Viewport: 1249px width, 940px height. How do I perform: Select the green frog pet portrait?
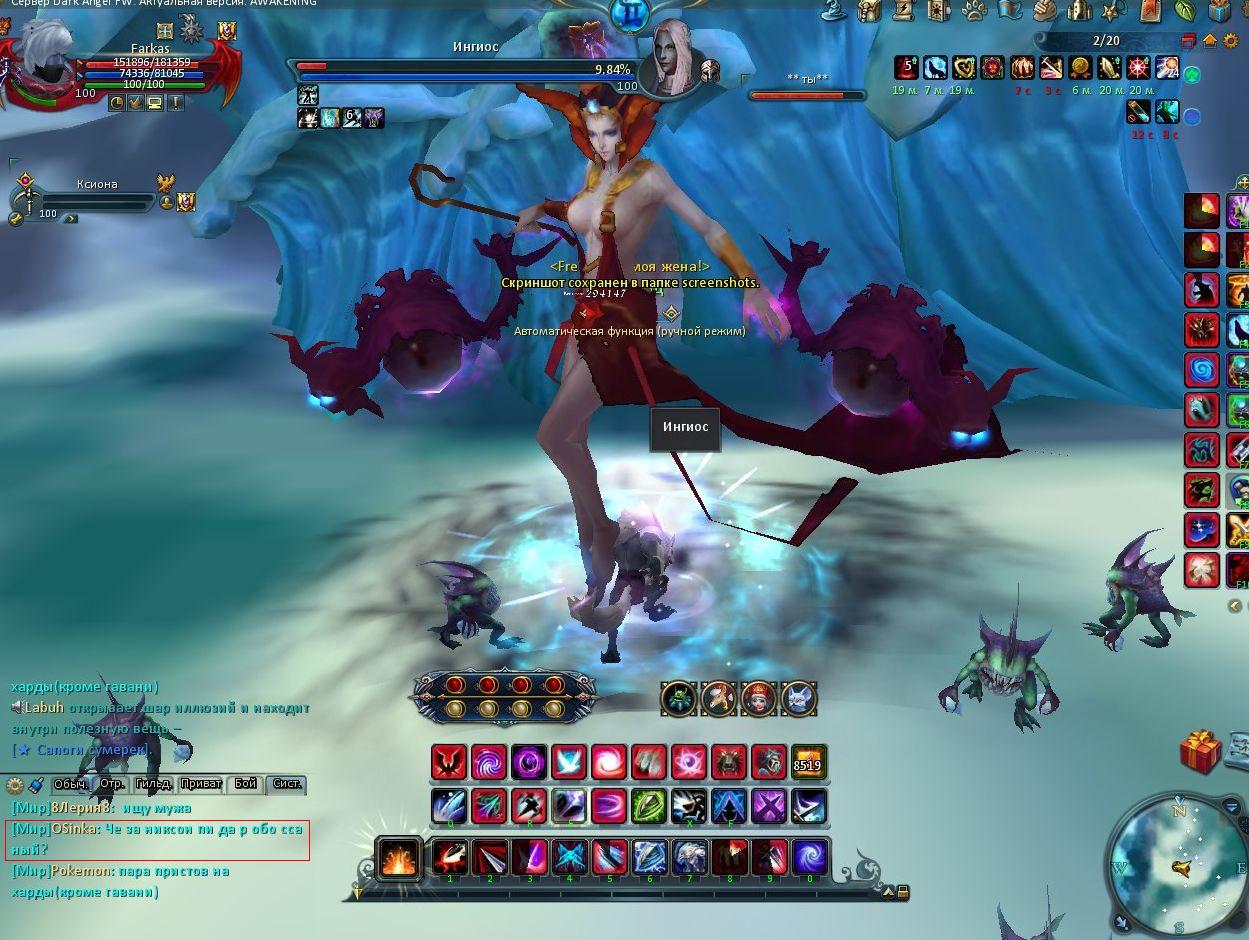tap(678, 699)
